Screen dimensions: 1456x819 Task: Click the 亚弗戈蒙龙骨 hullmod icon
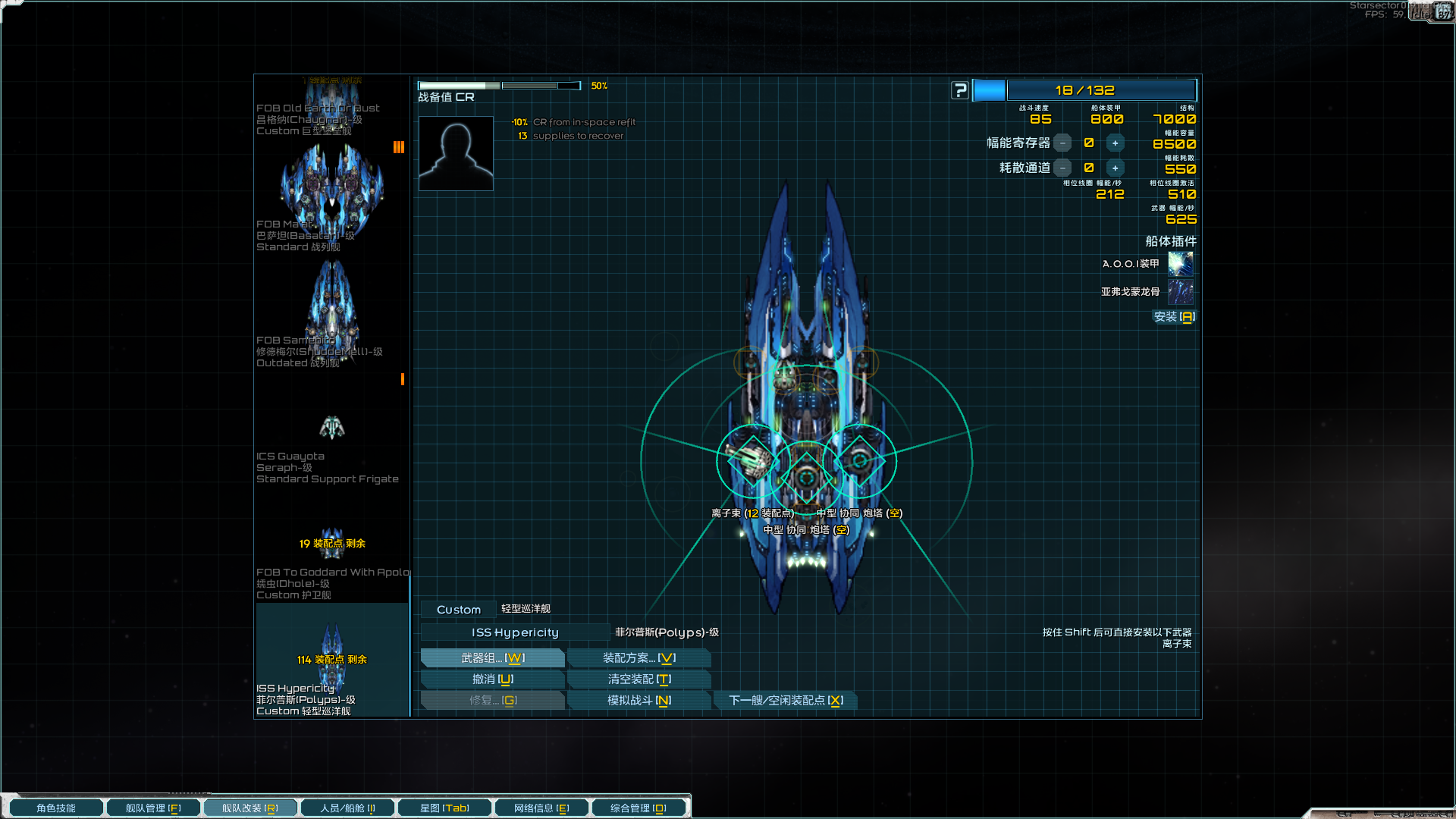tap(1180, 292)
